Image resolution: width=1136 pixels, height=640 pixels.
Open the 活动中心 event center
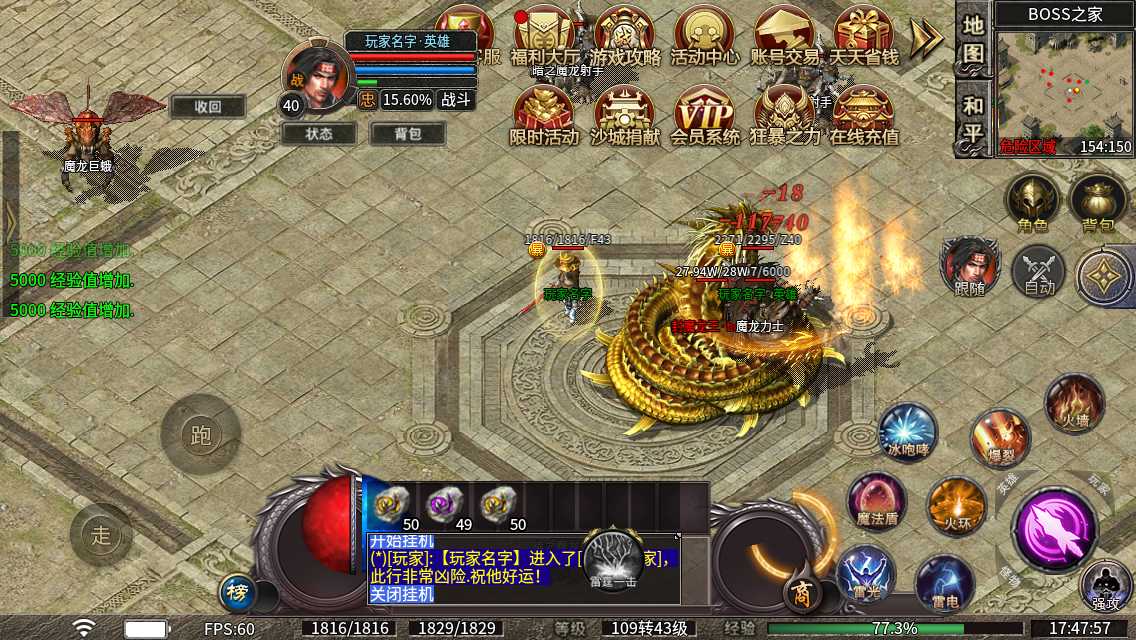pos(705,36)
